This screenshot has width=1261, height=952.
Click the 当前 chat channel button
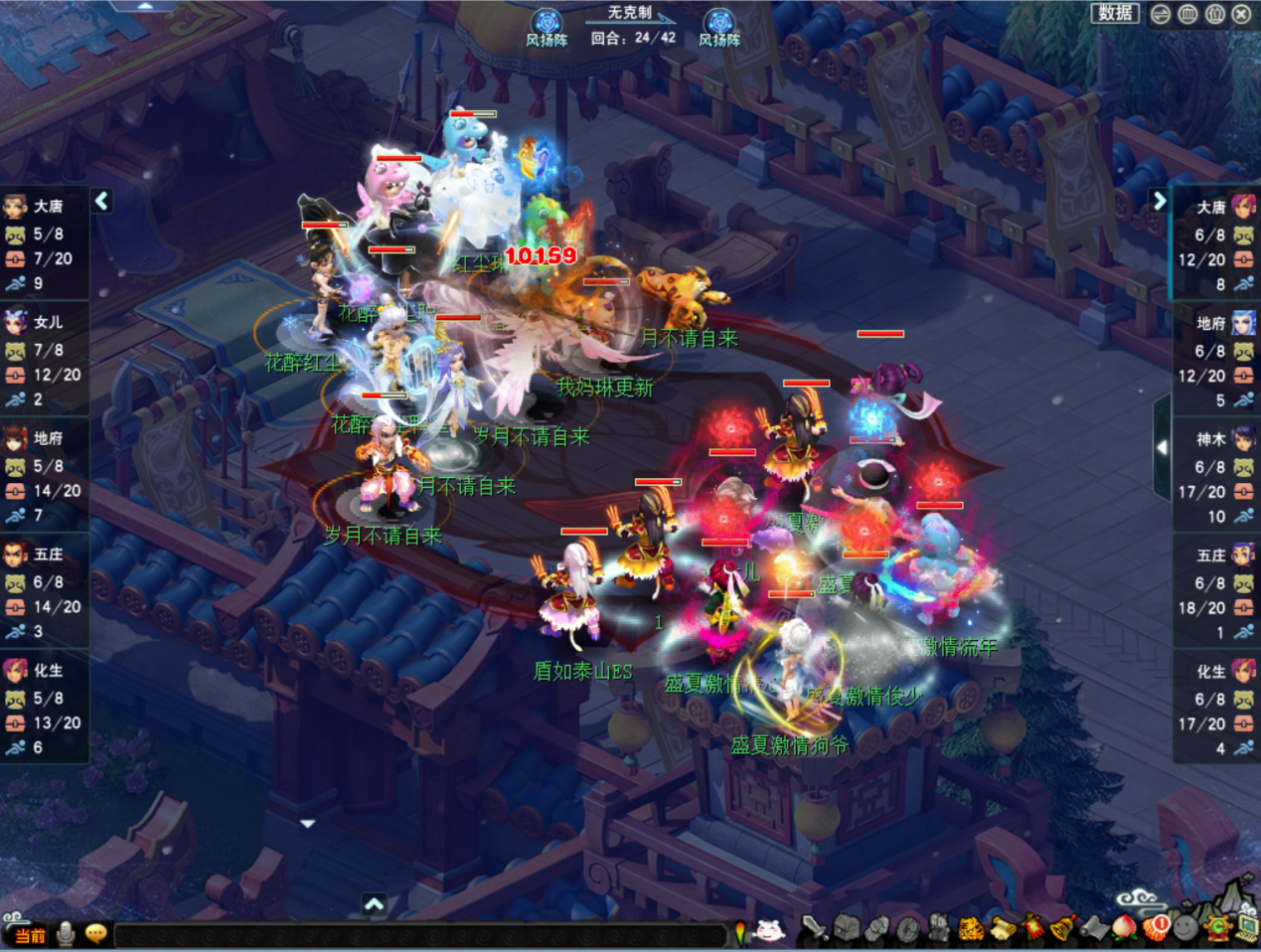30,935
